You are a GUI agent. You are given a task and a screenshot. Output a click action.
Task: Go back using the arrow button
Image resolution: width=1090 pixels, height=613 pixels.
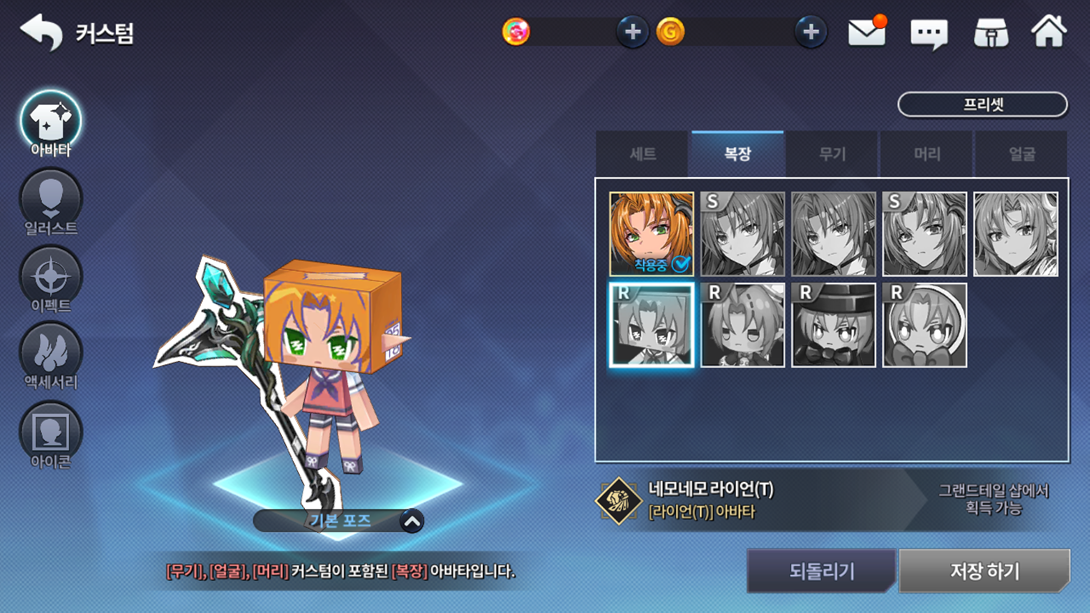click(41, 32)
